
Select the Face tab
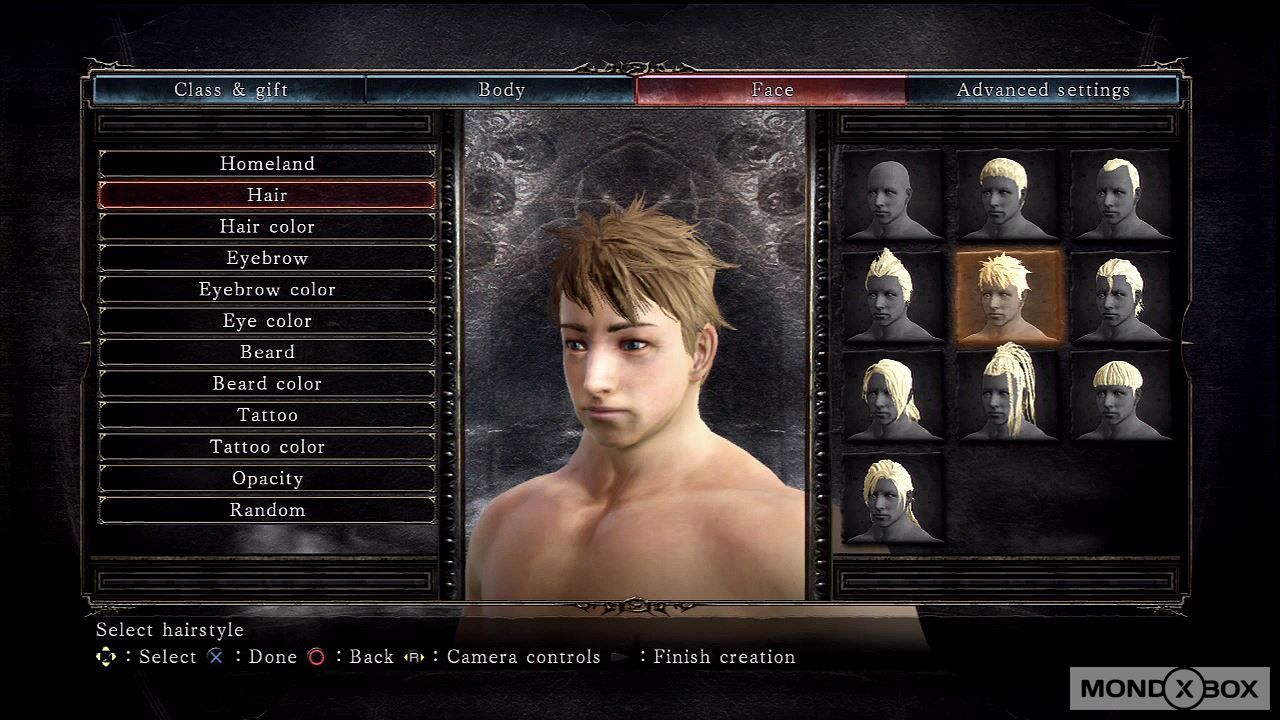(772, 90)
